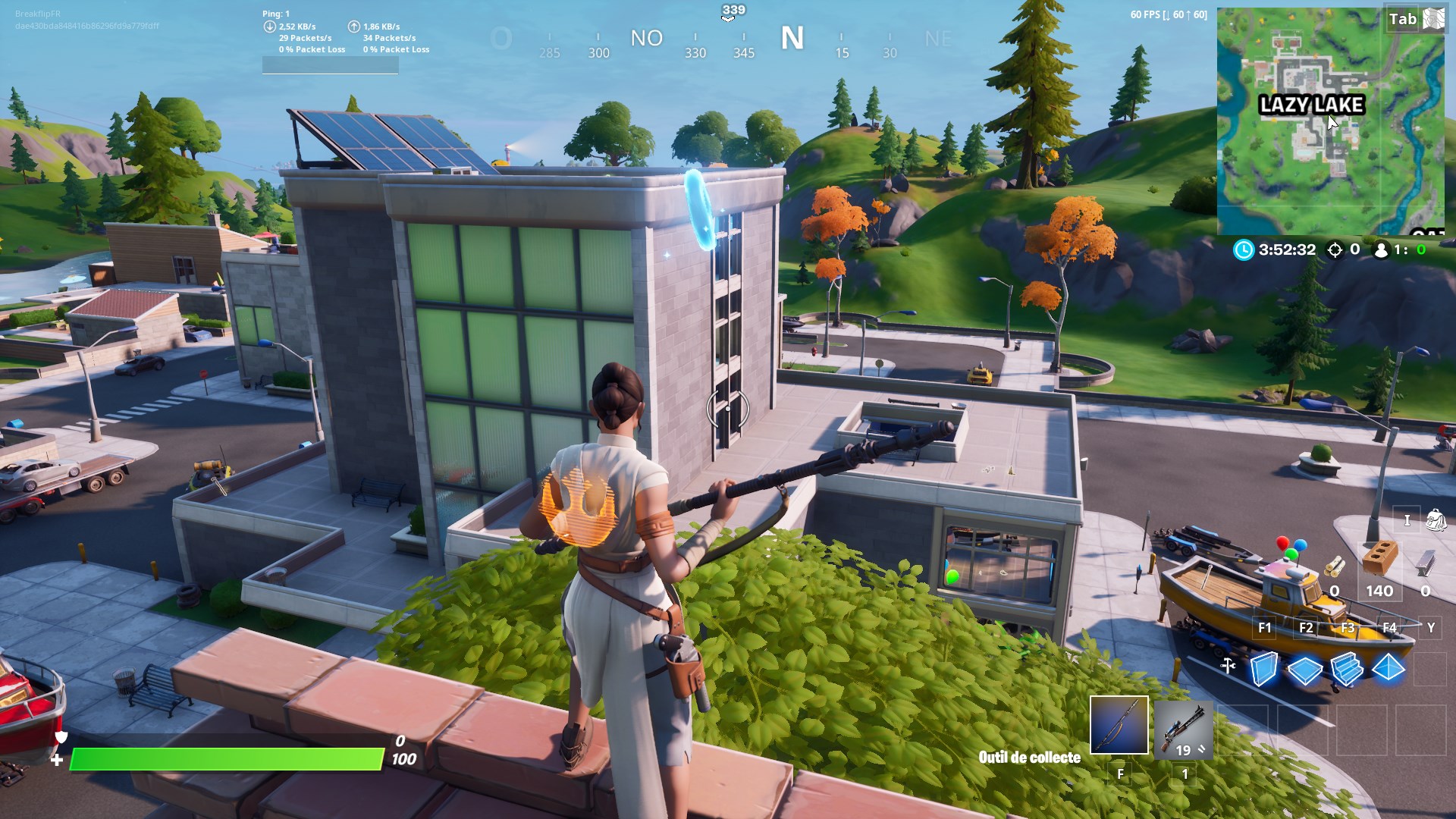Screen dimensions: 1456x819
Task: Select the wall build piece icon
Action: (1263, 669)
